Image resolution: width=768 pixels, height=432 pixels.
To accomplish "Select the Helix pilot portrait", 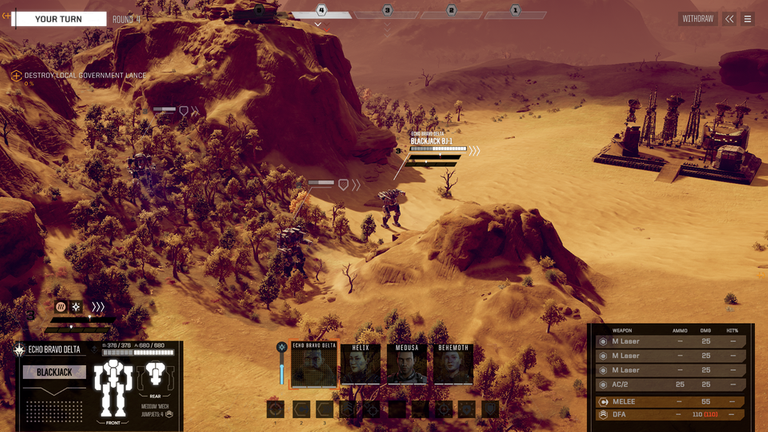I will pyautogui.click(x=360, y=366).
